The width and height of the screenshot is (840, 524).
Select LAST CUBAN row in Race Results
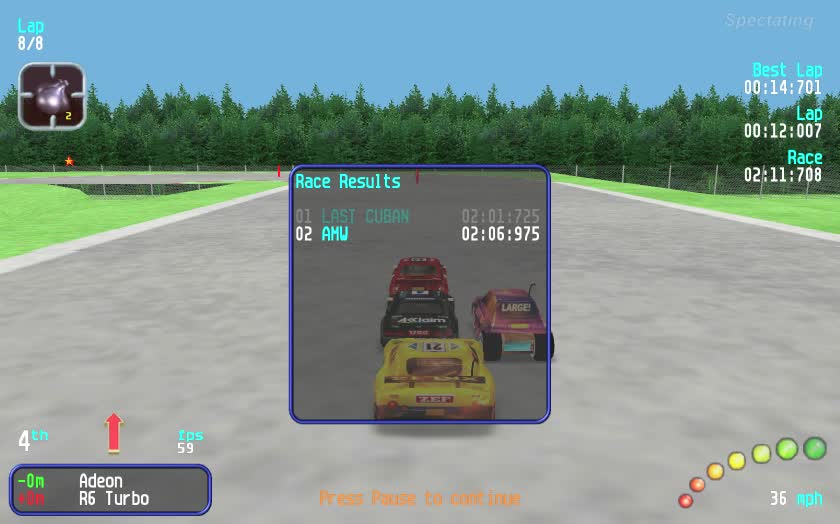coord(417,216)
